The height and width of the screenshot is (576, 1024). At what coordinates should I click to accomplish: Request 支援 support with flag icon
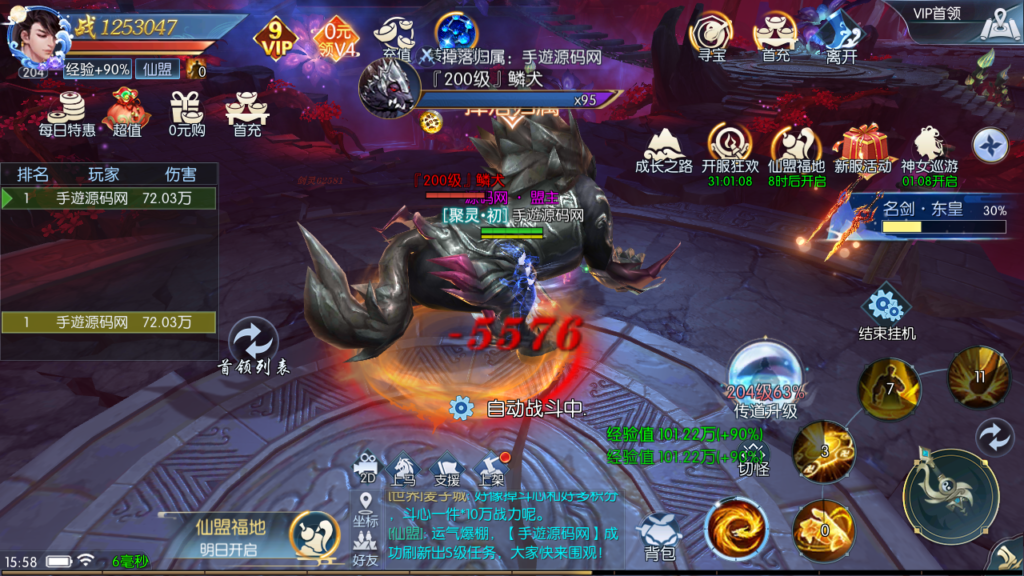(447, 465)
